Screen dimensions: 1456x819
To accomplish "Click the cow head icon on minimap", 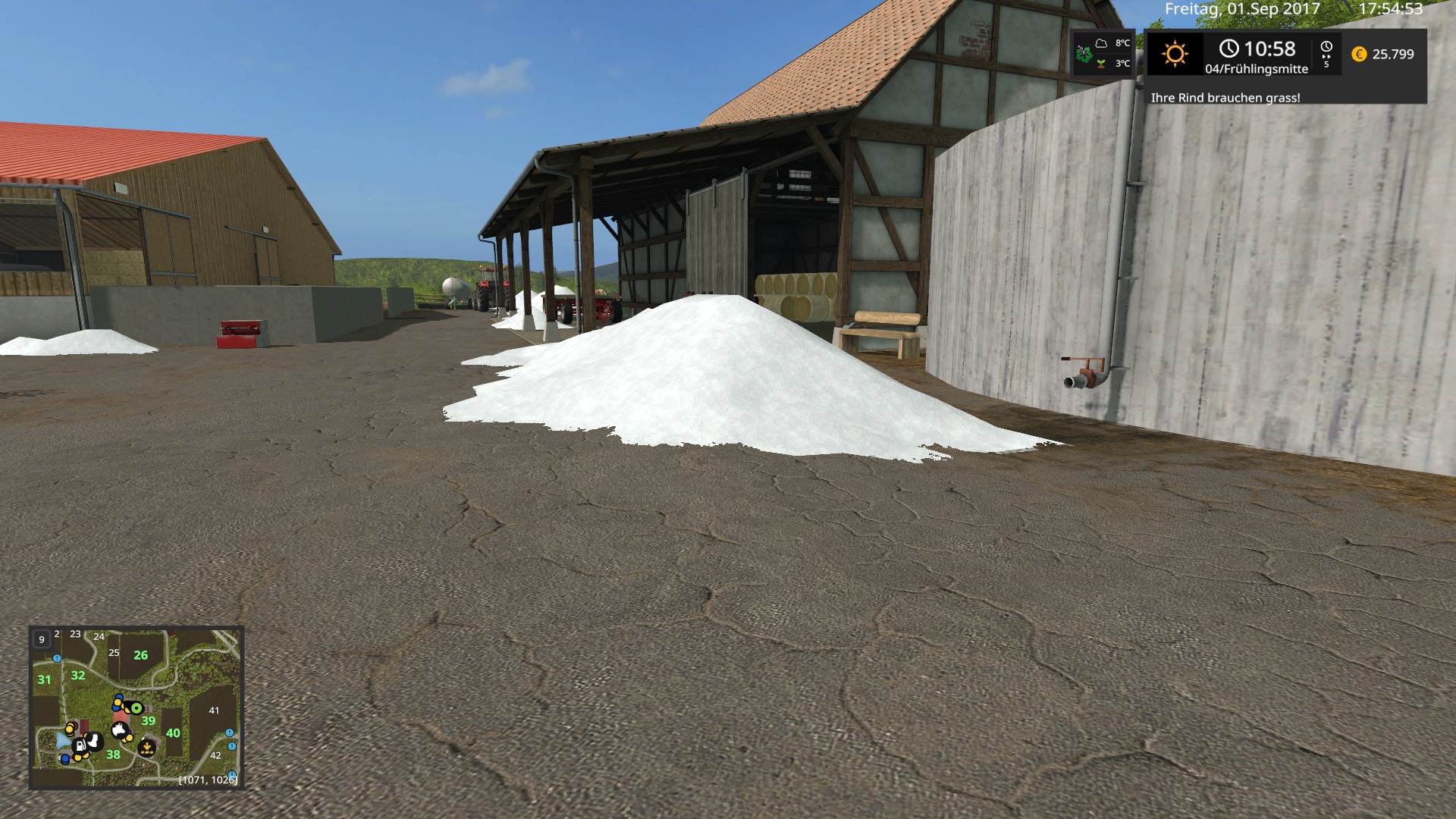I will click(120, 729).
